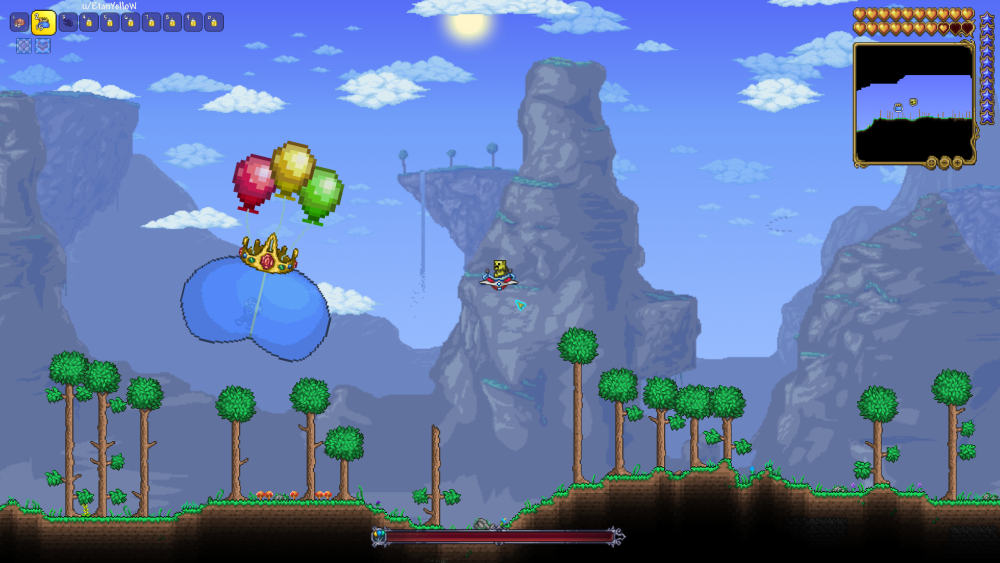Click the first buff icon below the hotbar
Image resolution: width=1000 pixels, height=563 pixels.
(x=23, y=46)
